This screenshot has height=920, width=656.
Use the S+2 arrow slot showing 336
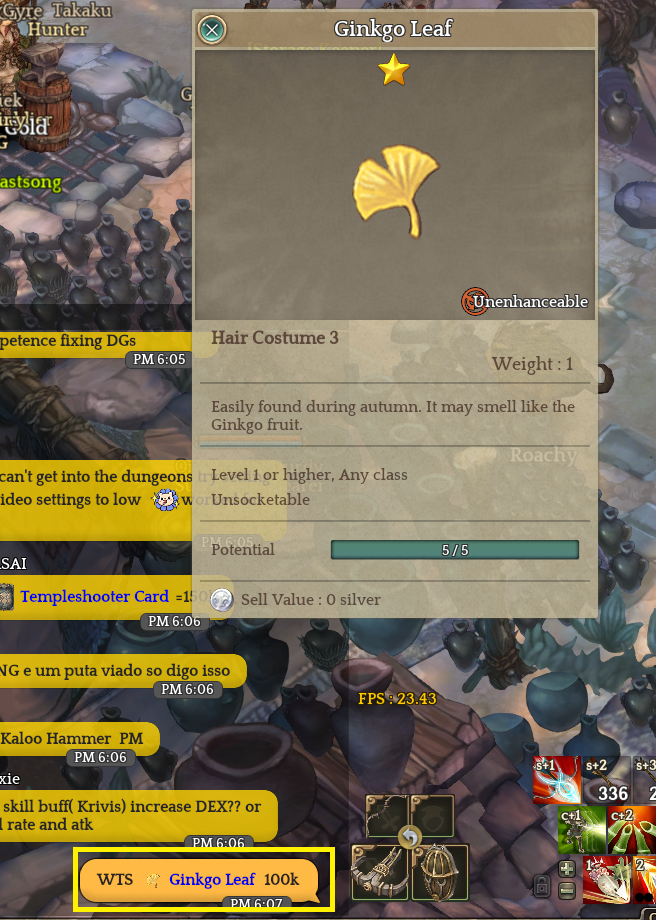[x=606, y=781]
